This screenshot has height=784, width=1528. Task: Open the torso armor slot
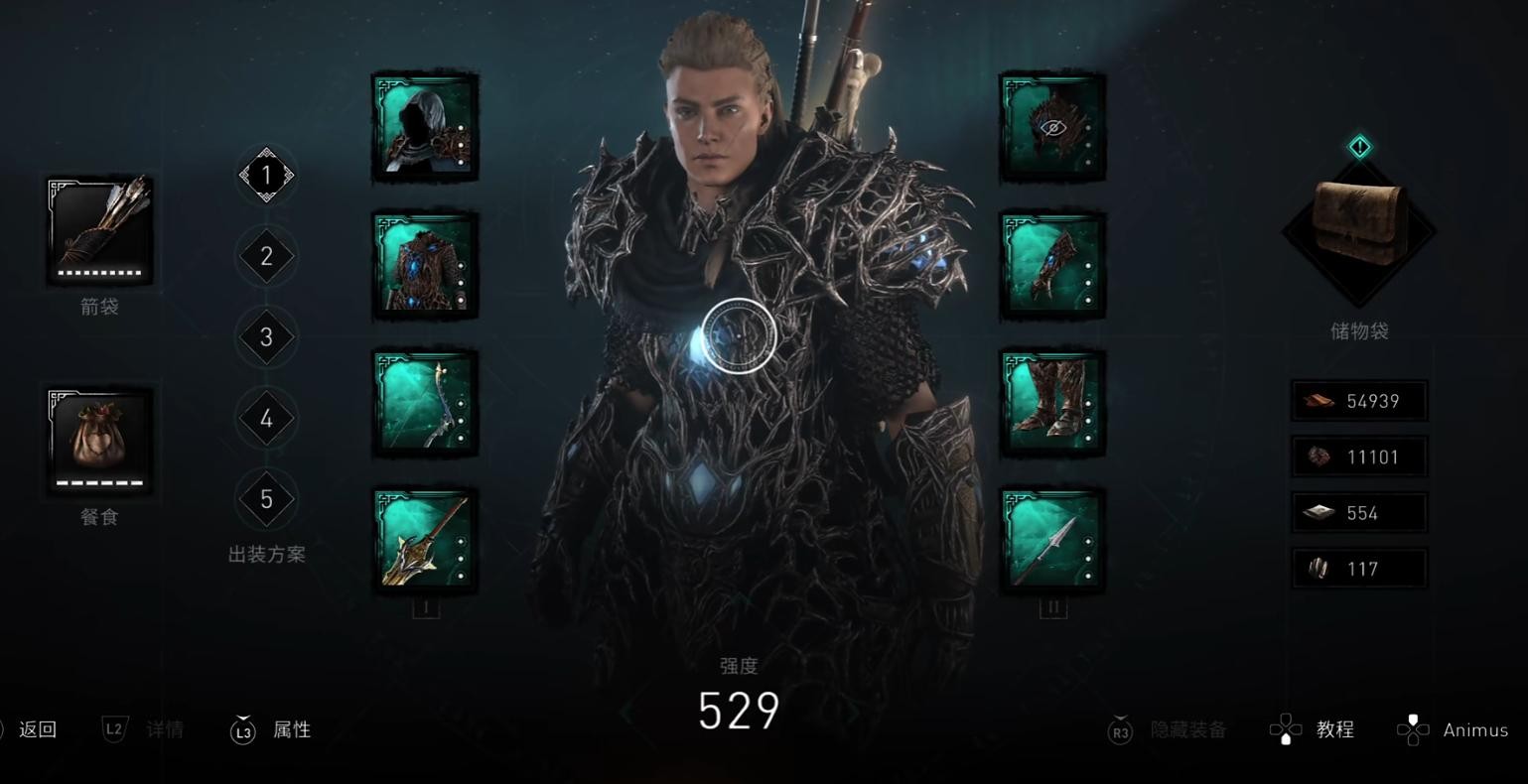coord(425,265)
